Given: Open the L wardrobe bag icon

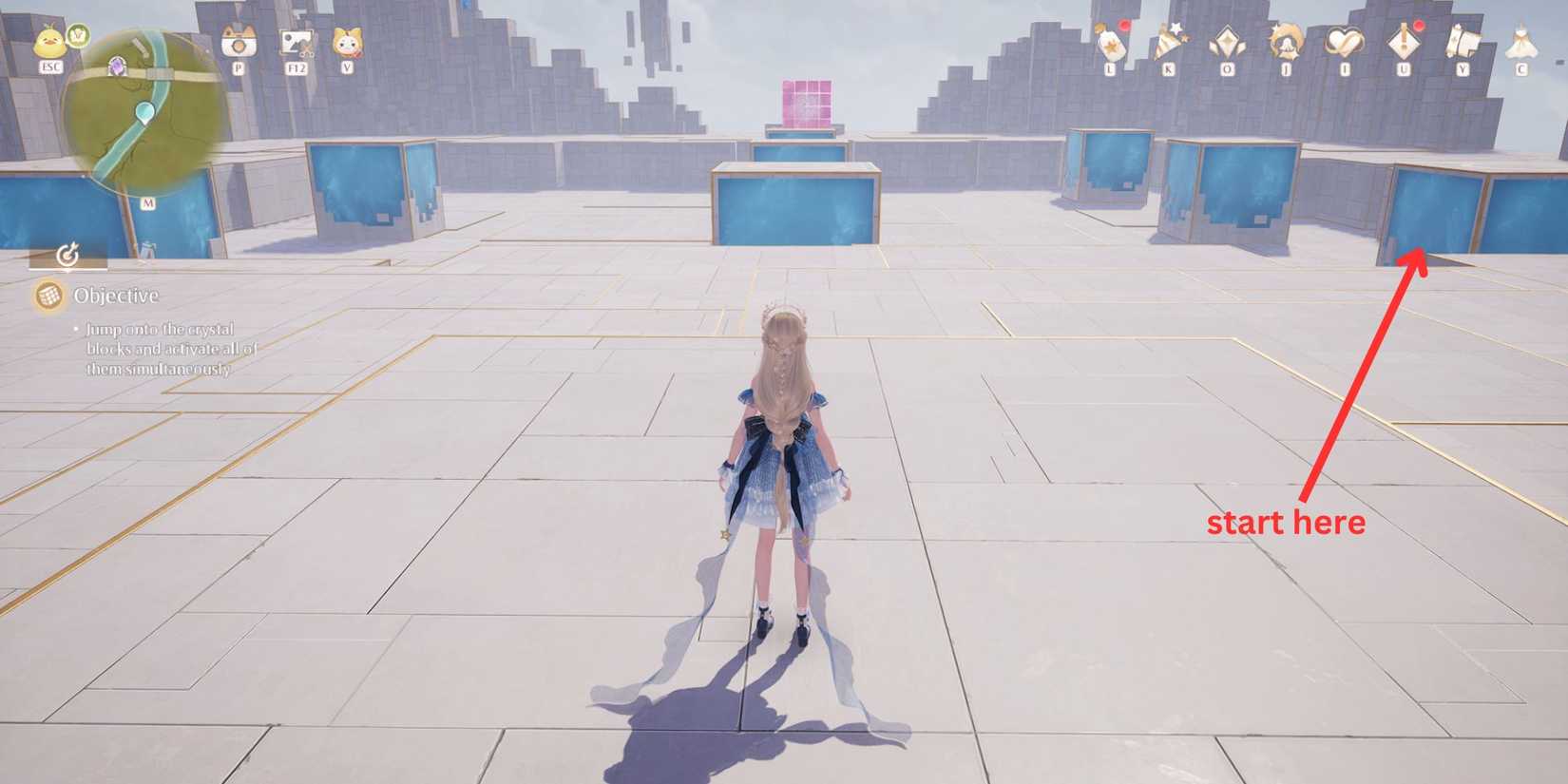Looking at the screenshot, I should pos(1111,42).
